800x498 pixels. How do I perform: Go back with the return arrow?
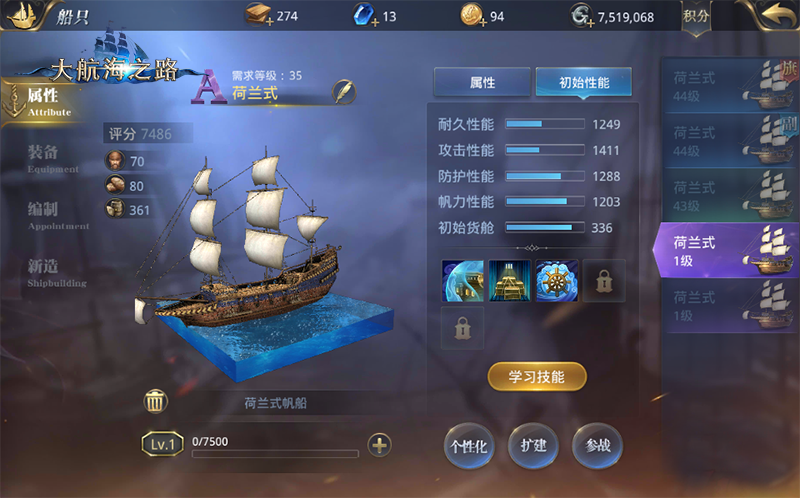click(771, 16)
